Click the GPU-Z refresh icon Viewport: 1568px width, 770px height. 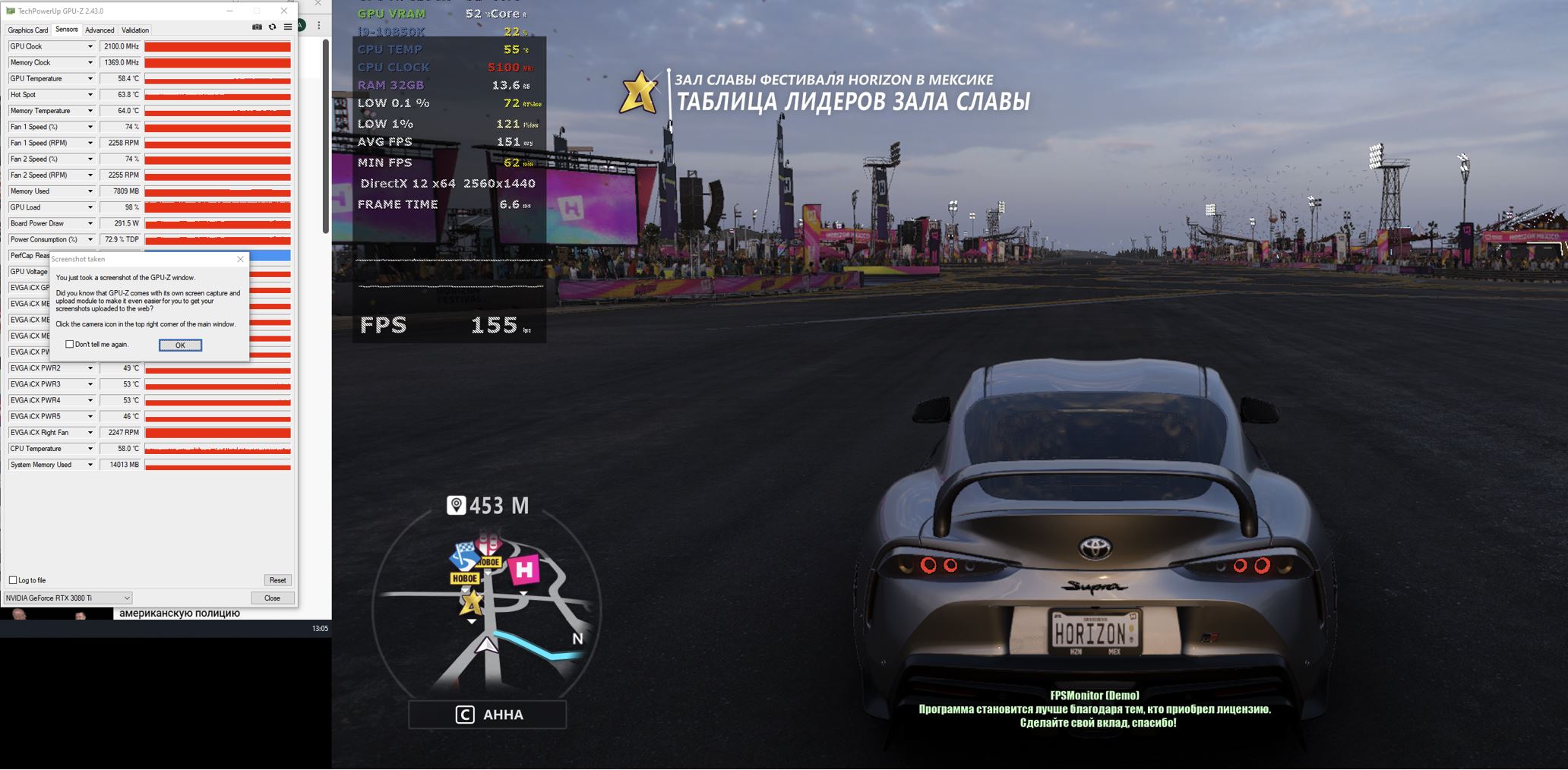click(272, 27)
